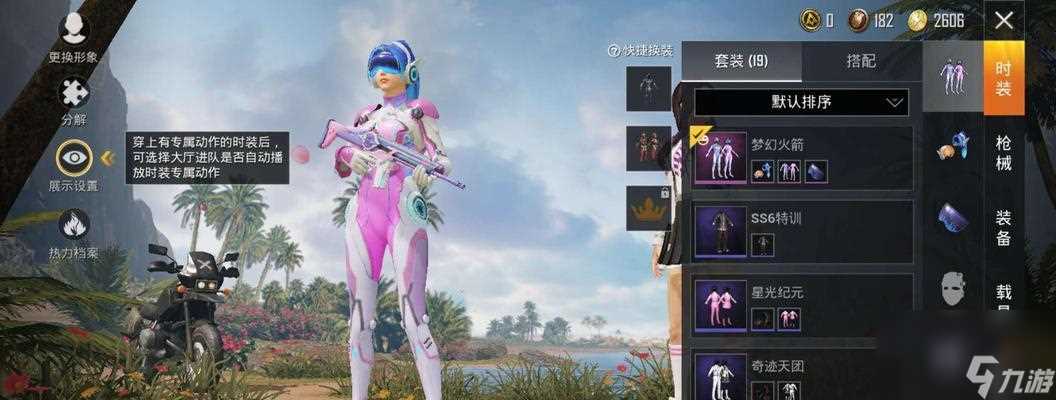
Task: Switch to the 搭配 tab
Action: [x=861, y=61]
